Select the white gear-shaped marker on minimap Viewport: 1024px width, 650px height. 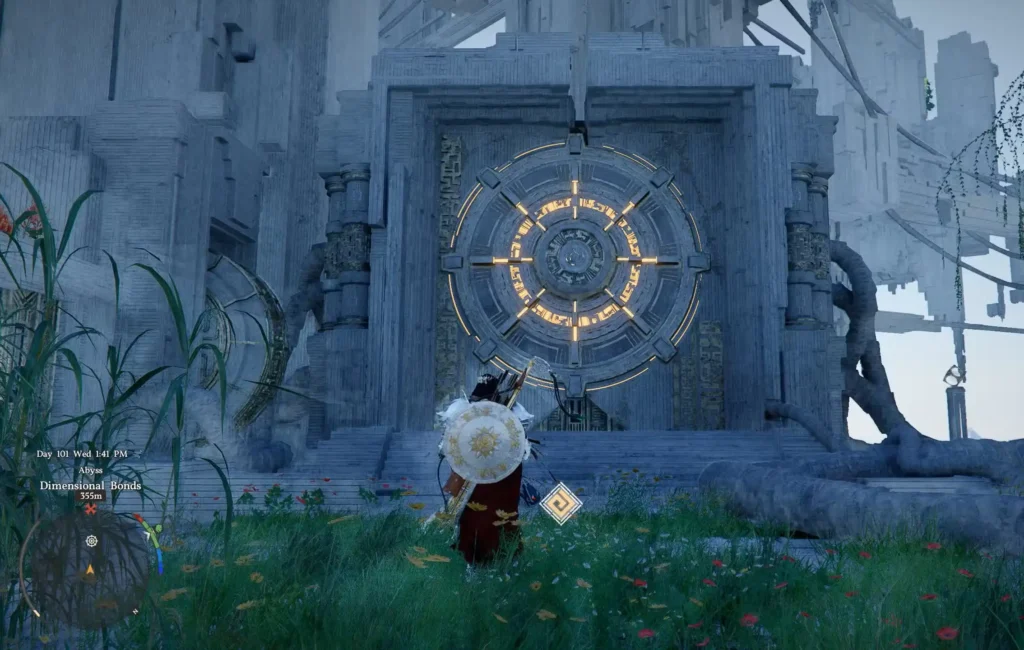pos(92,541)
